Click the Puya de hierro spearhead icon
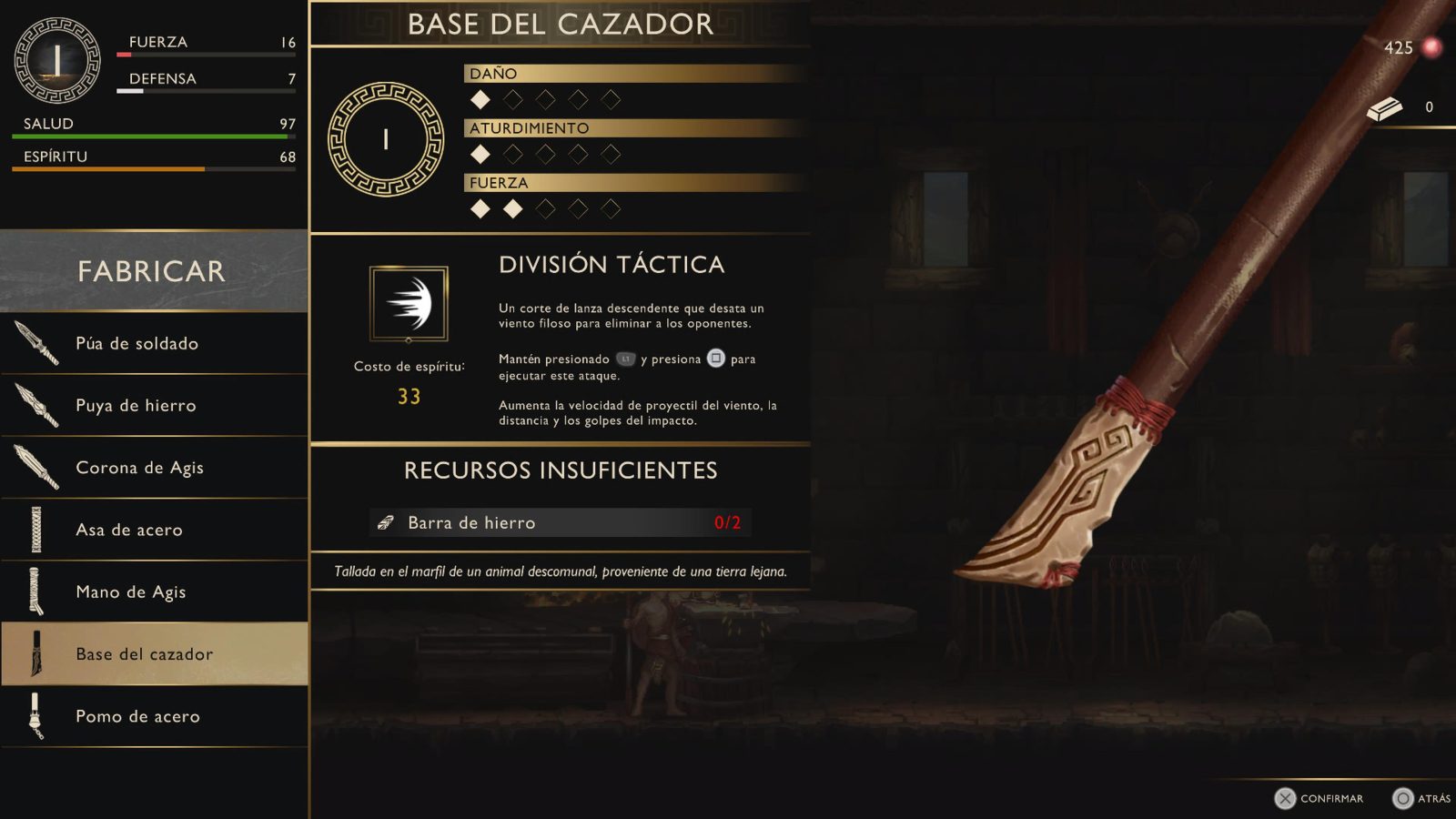This screenshot has height=819, width=1456. [x=38, y=405]
